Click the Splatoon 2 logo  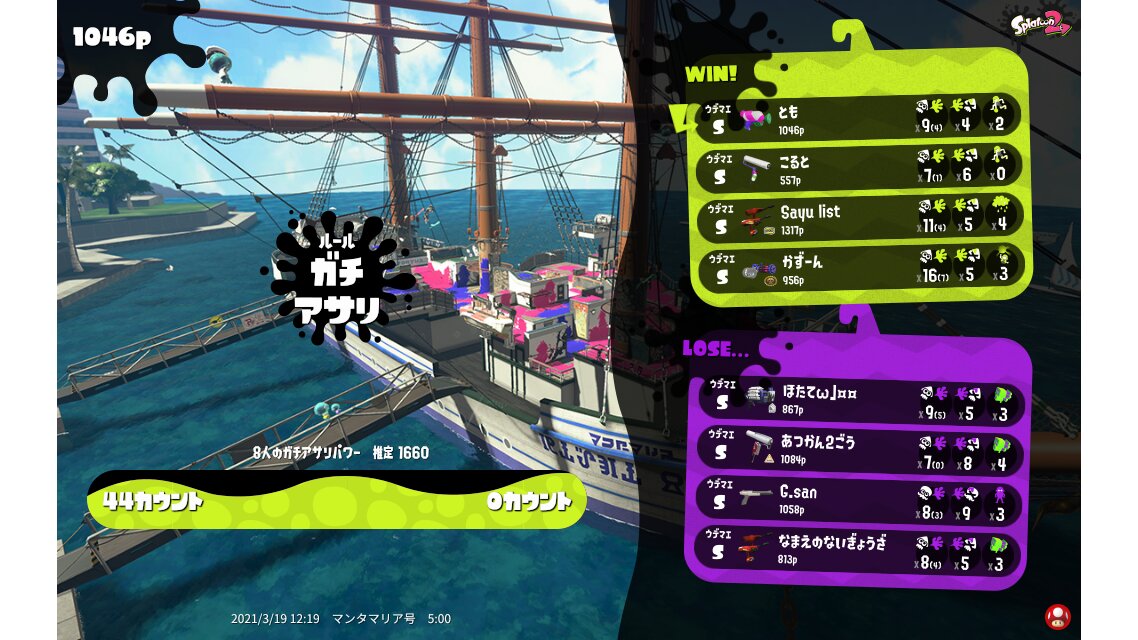click(1040, 24)
